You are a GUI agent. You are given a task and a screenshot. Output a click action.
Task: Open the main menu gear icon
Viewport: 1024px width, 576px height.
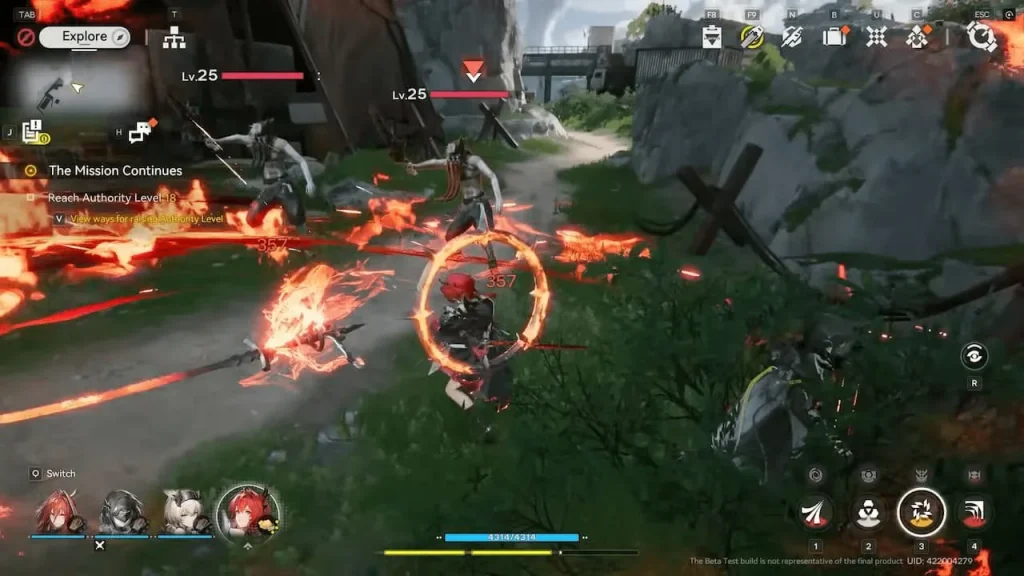(x=980, y=37)
